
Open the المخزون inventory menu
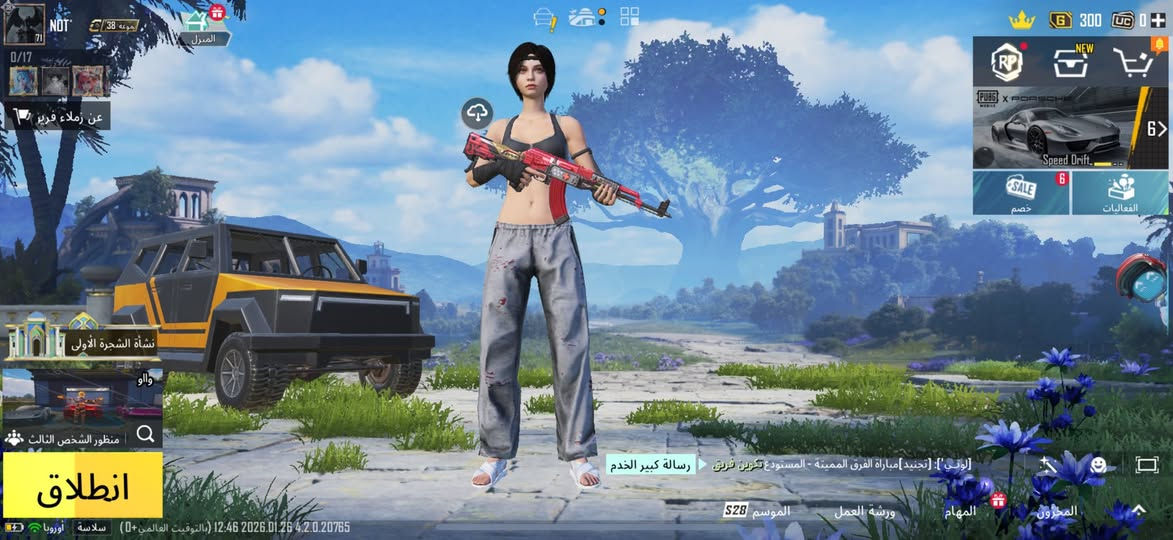[x=1056, y=511]
